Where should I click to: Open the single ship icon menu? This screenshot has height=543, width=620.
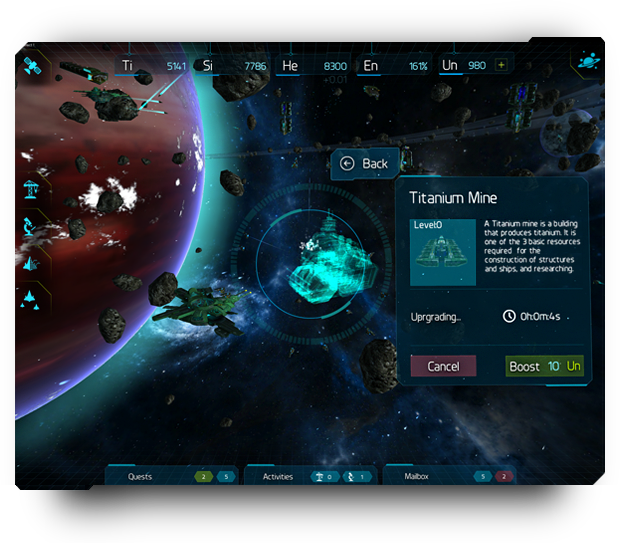[32, 263]
